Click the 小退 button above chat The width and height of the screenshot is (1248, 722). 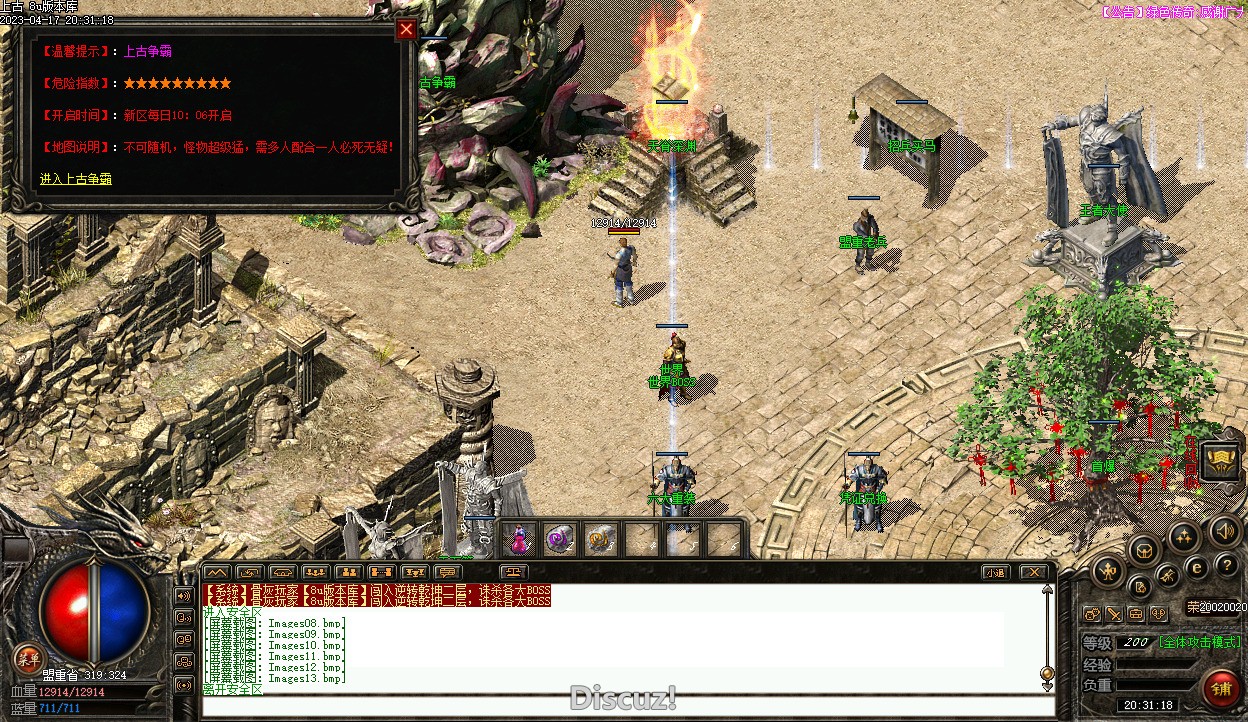point(994,573)
